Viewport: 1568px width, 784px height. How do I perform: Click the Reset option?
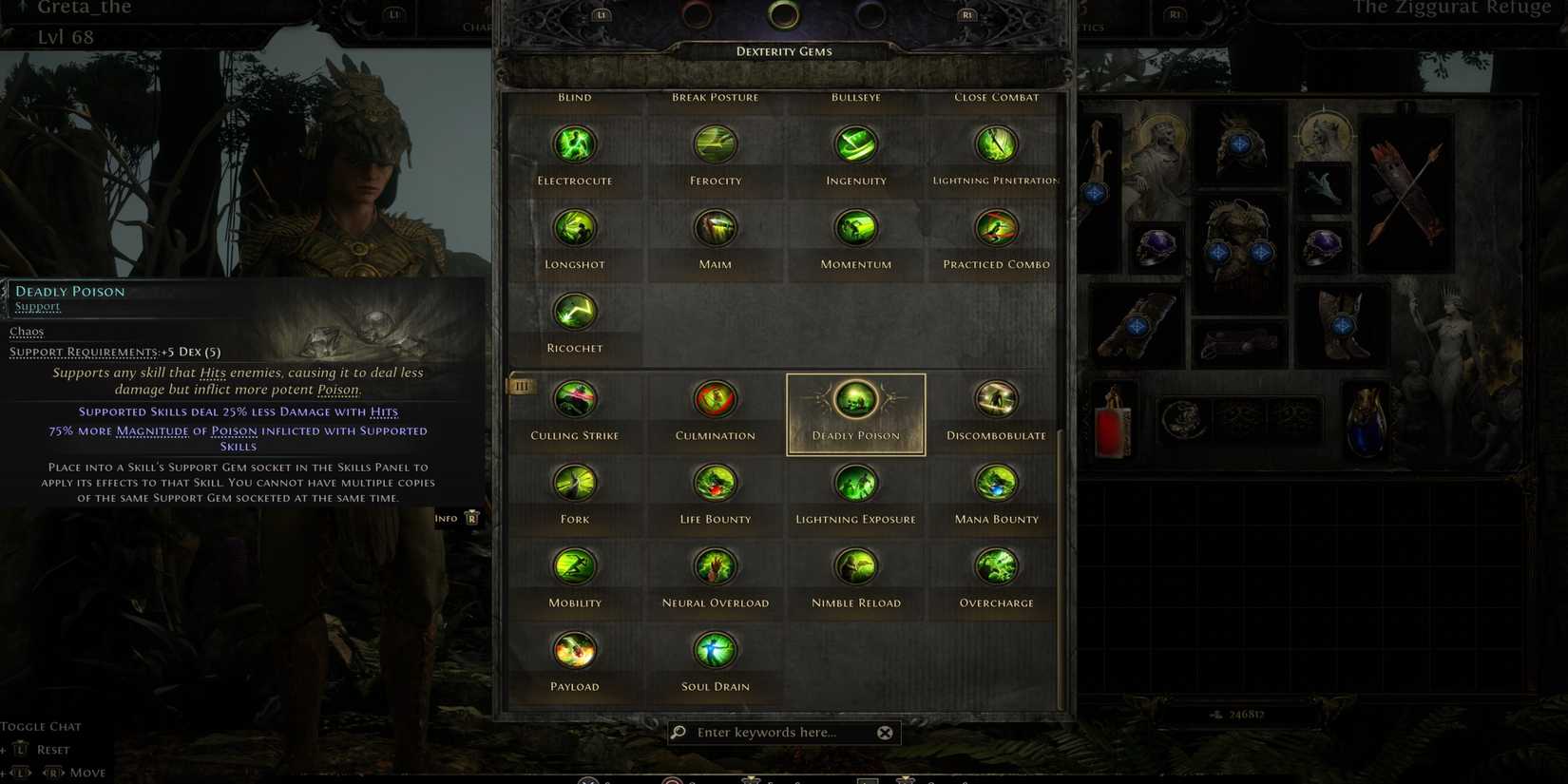[x=52, y=750]
